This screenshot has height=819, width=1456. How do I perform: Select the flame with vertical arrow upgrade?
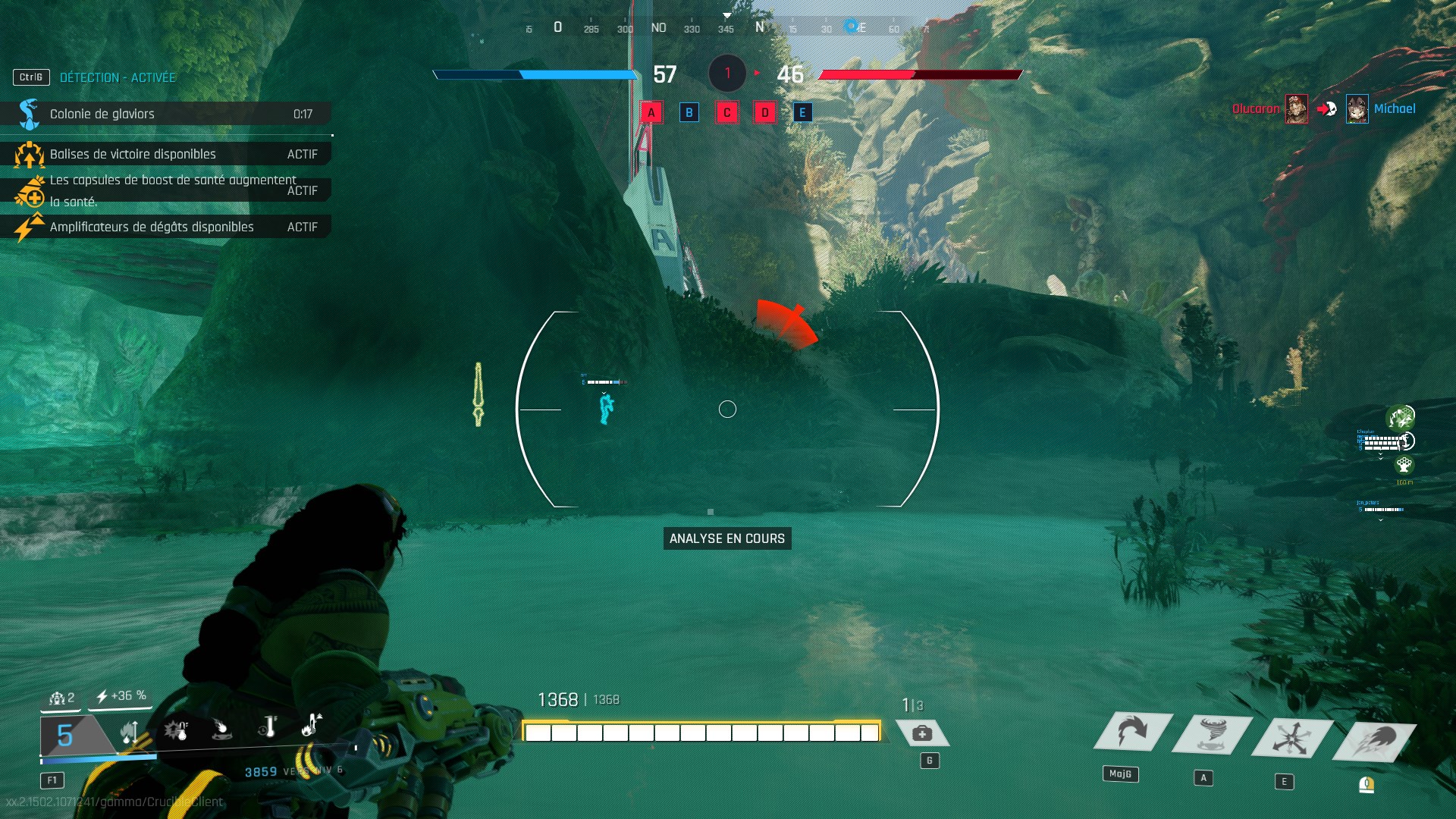click(130, 732)
